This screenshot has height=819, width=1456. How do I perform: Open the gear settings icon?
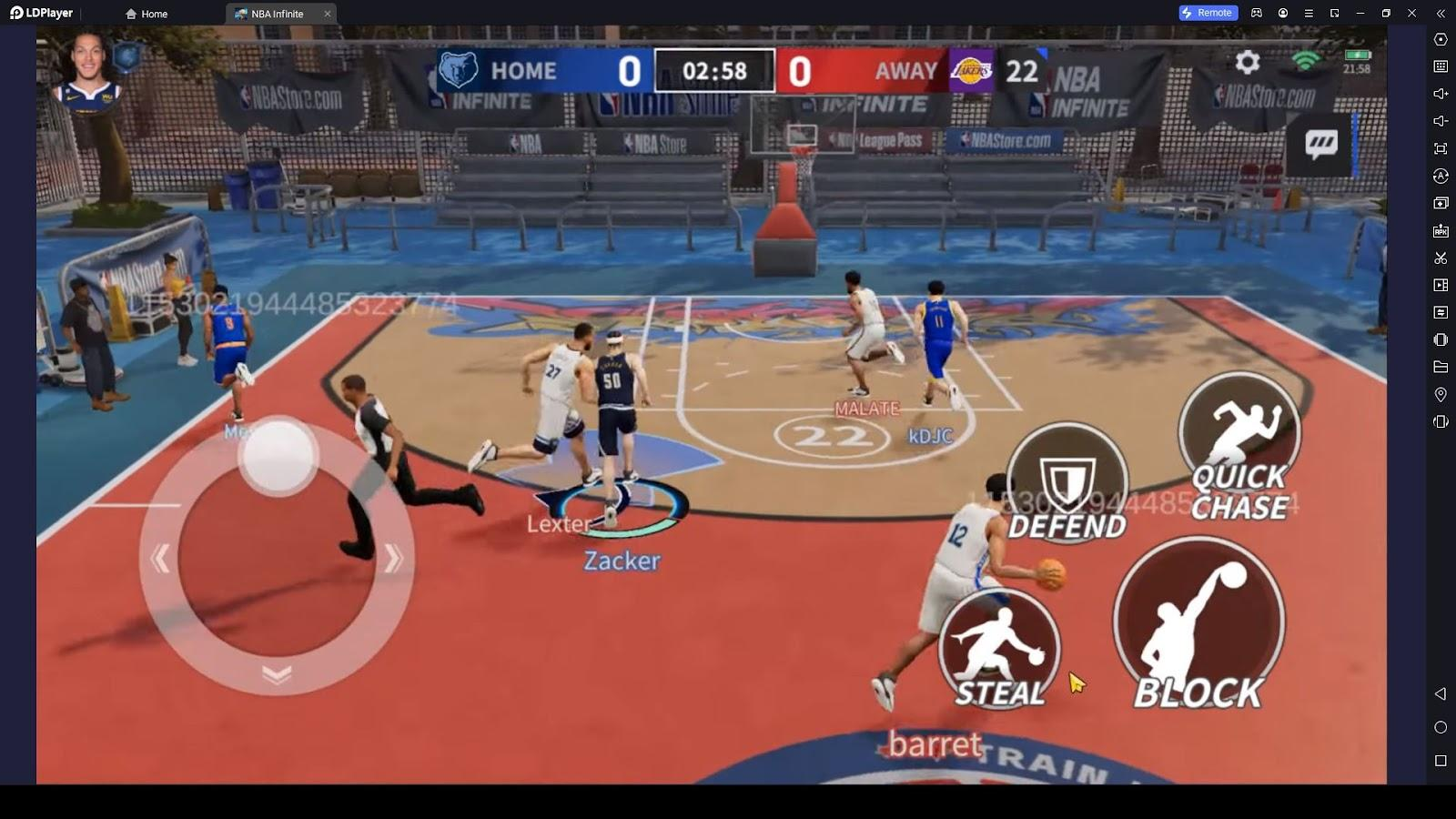click(1248, 63)
